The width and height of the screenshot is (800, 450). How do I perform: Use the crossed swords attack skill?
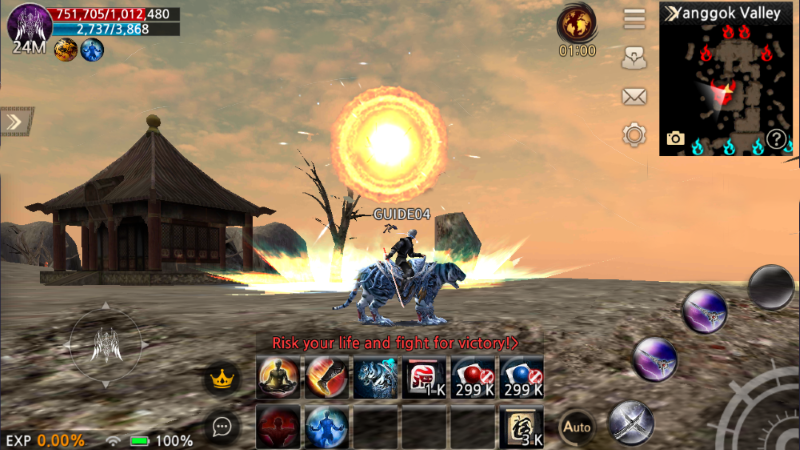pyautogui.click(x=630, y=421)
